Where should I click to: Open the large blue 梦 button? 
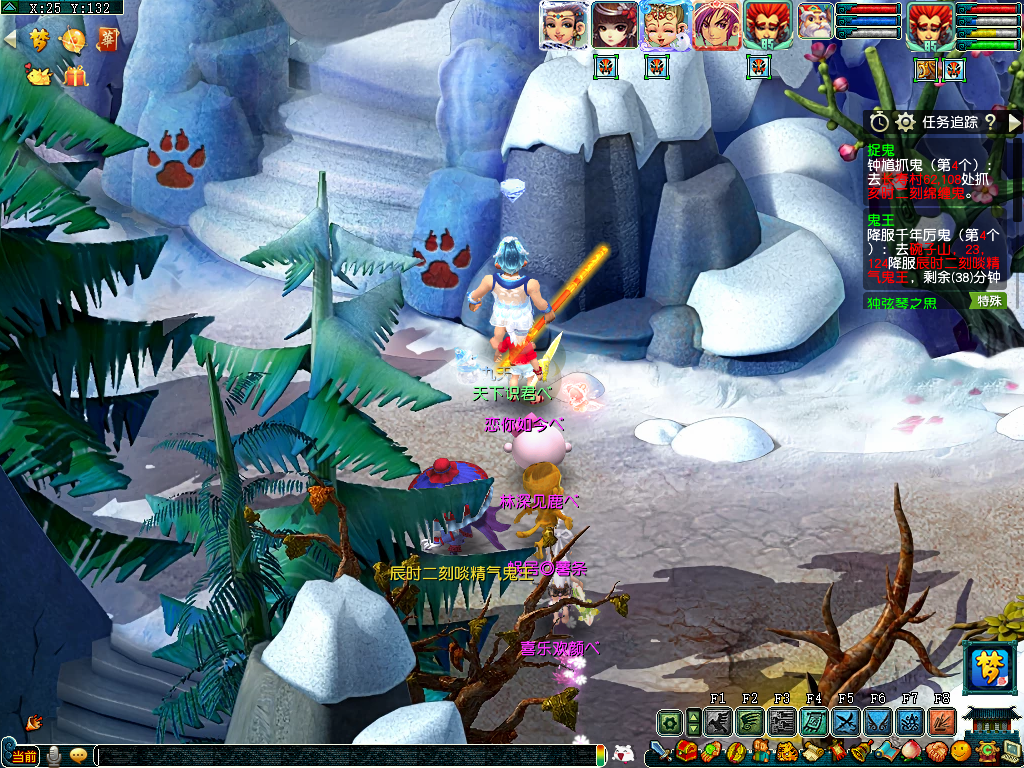coord(988,668)
